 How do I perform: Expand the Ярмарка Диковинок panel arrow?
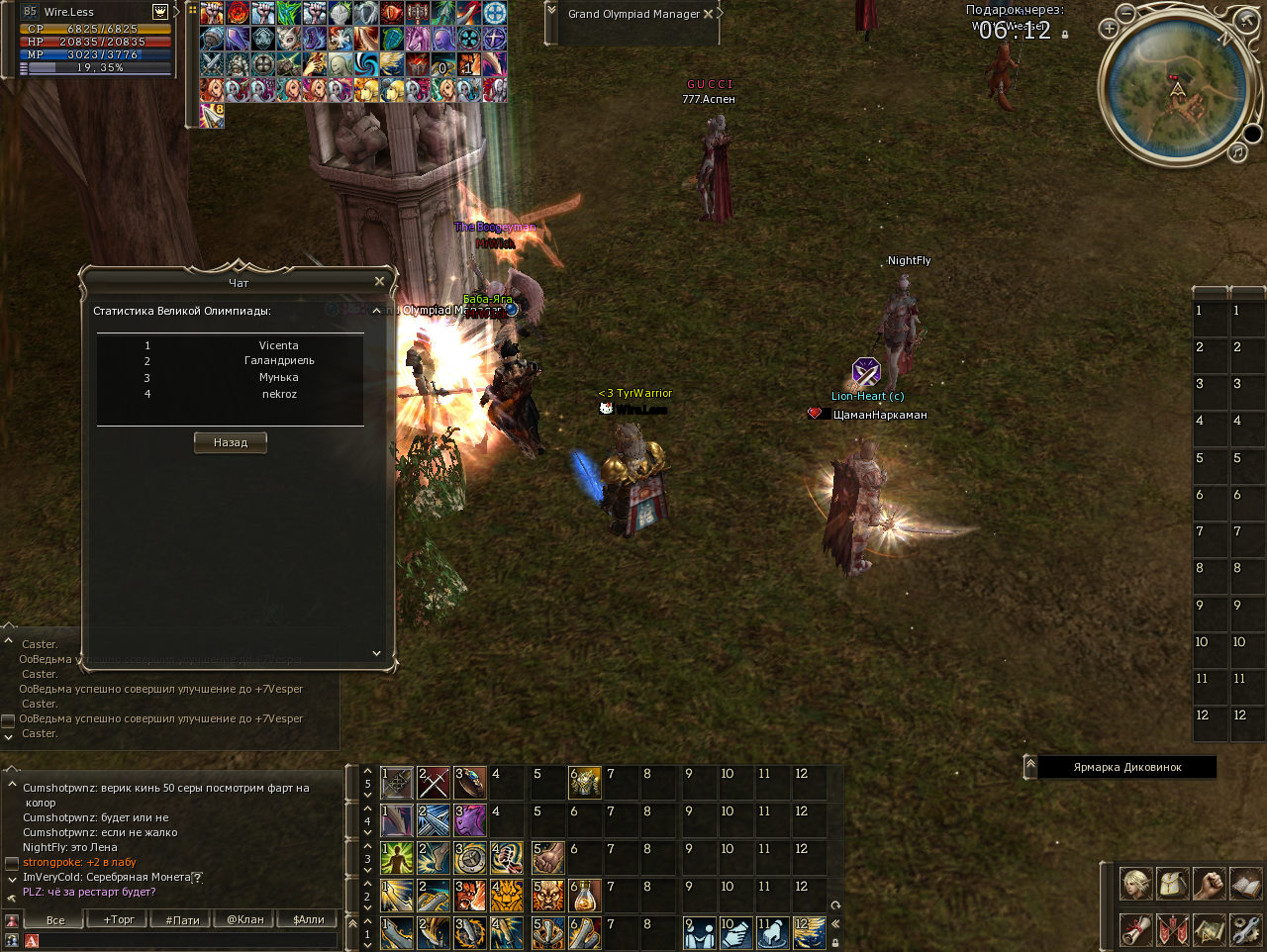click(1030, 766)
